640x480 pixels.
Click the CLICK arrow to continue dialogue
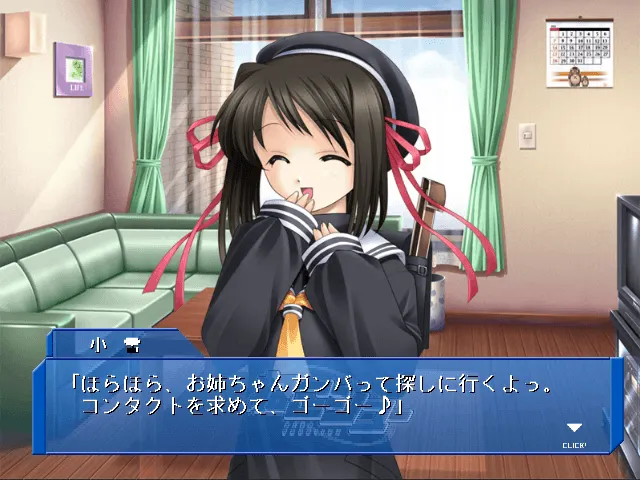574,430
